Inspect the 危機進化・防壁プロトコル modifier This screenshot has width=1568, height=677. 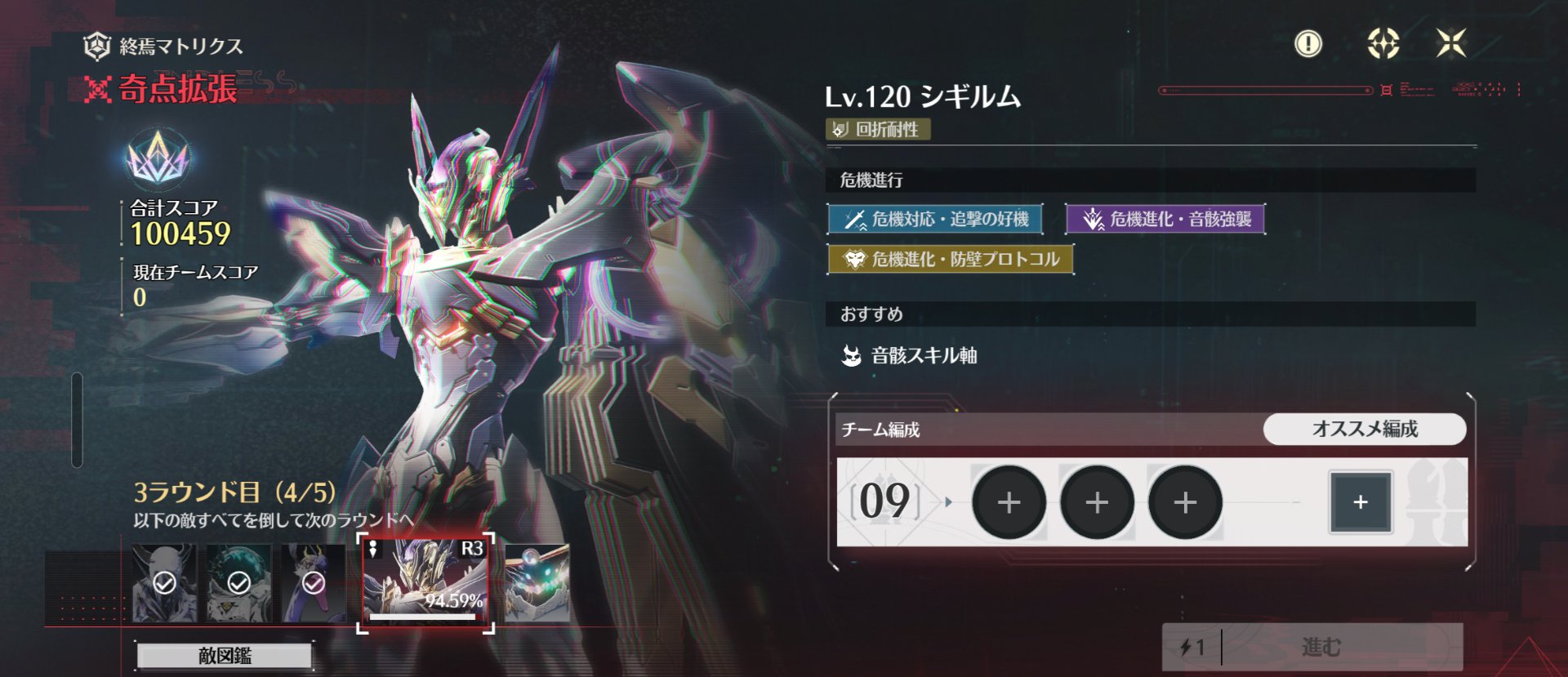950,260
